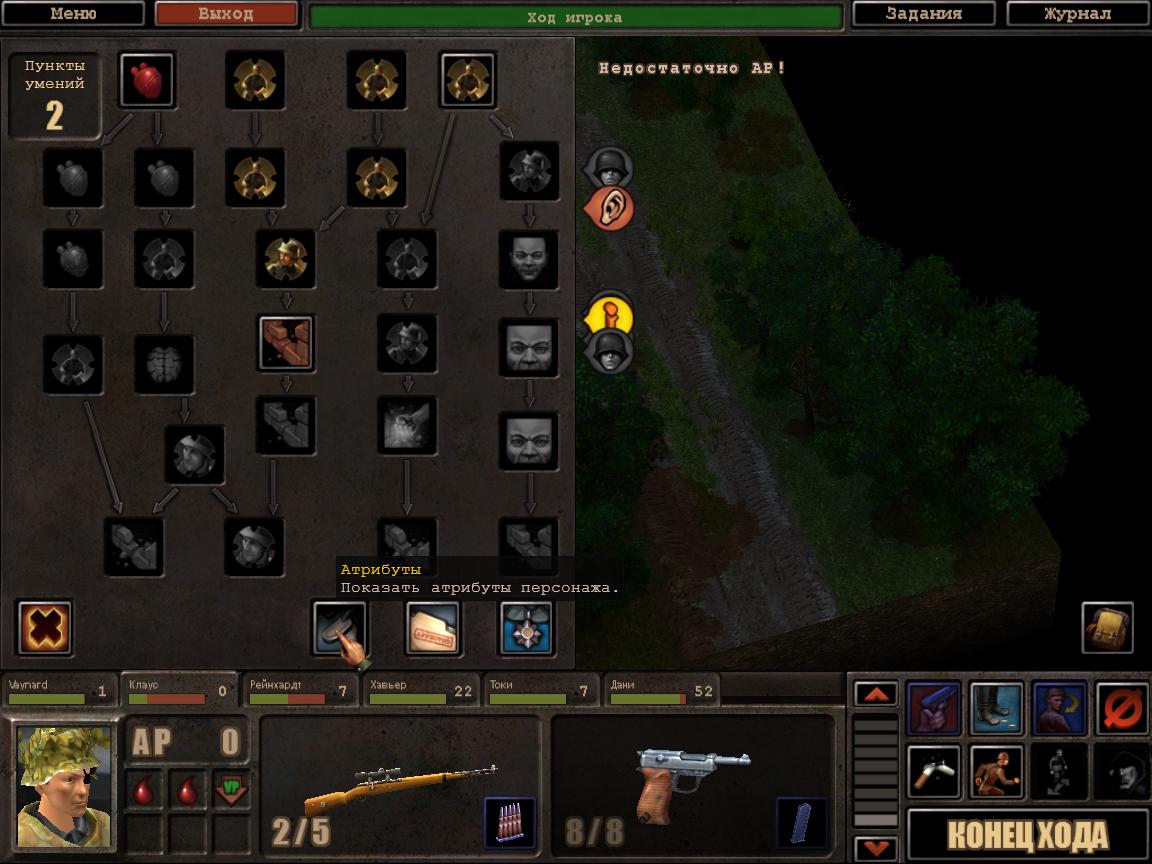Open the Журнал journal
The height and width of the screenshot is (864, 1152).
[x=1076, y=14]
